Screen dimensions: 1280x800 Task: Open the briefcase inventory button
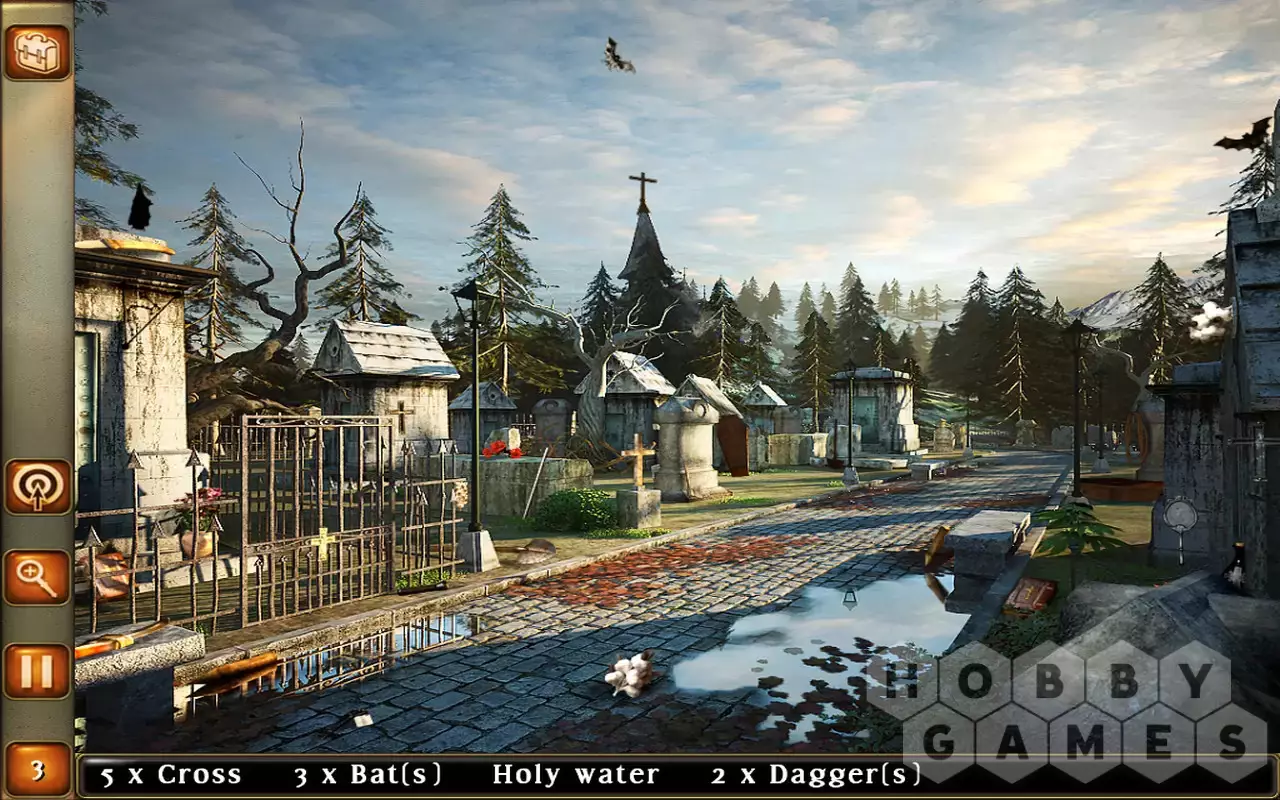[x=37, y=52]
